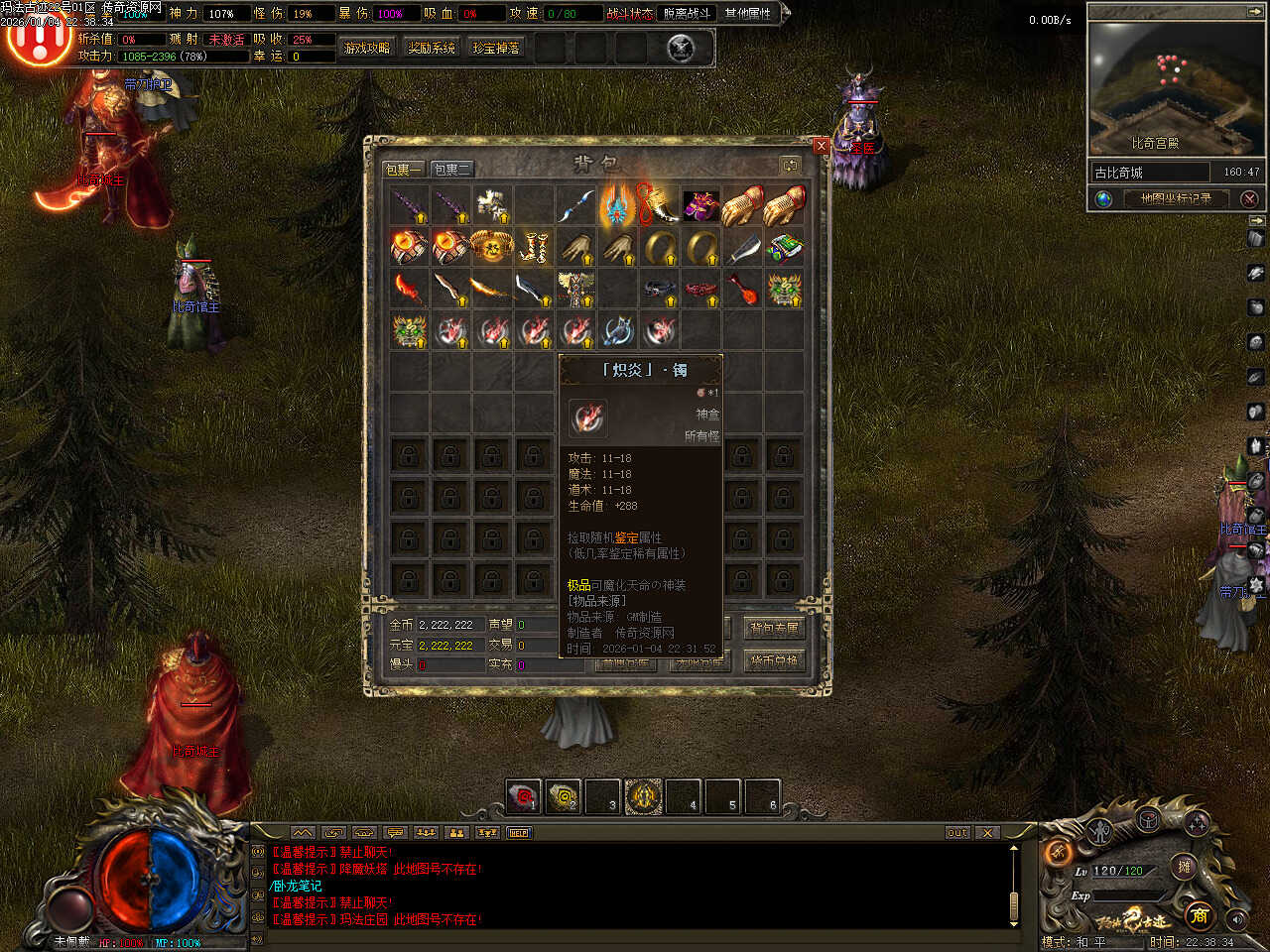Open the 地图坐标记录 map coordinate record
Viewport: 1270px width, 952px height.
(1176, 198)
